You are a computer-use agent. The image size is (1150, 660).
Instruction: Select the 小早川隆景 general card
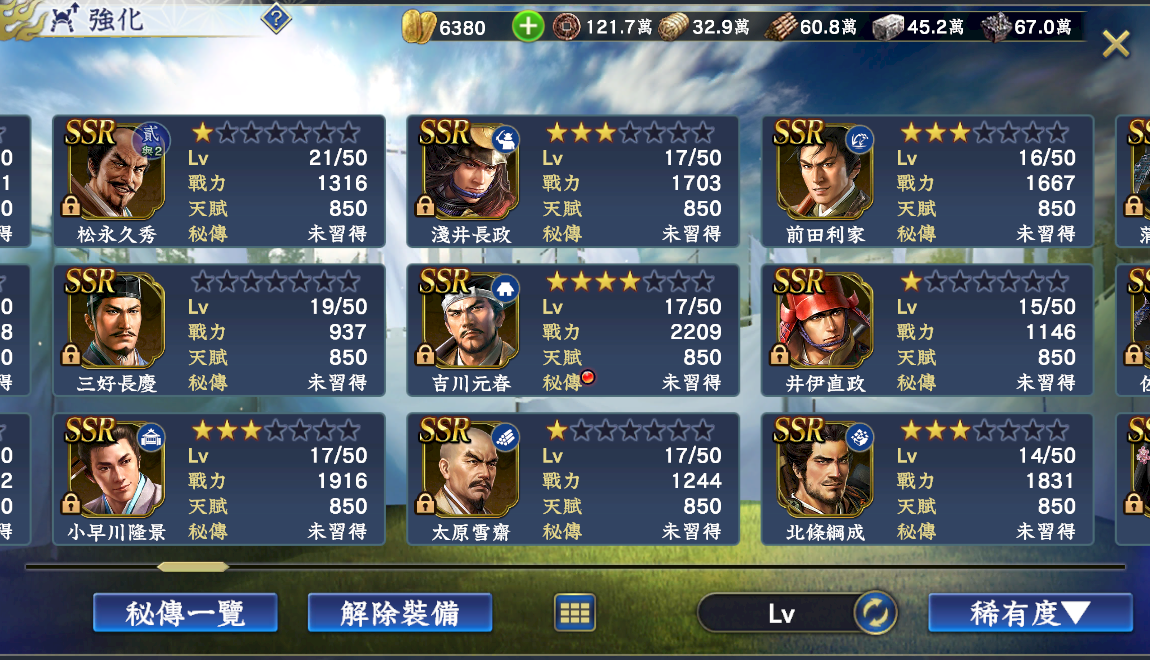pyautogui.click(x=219, y=479)
